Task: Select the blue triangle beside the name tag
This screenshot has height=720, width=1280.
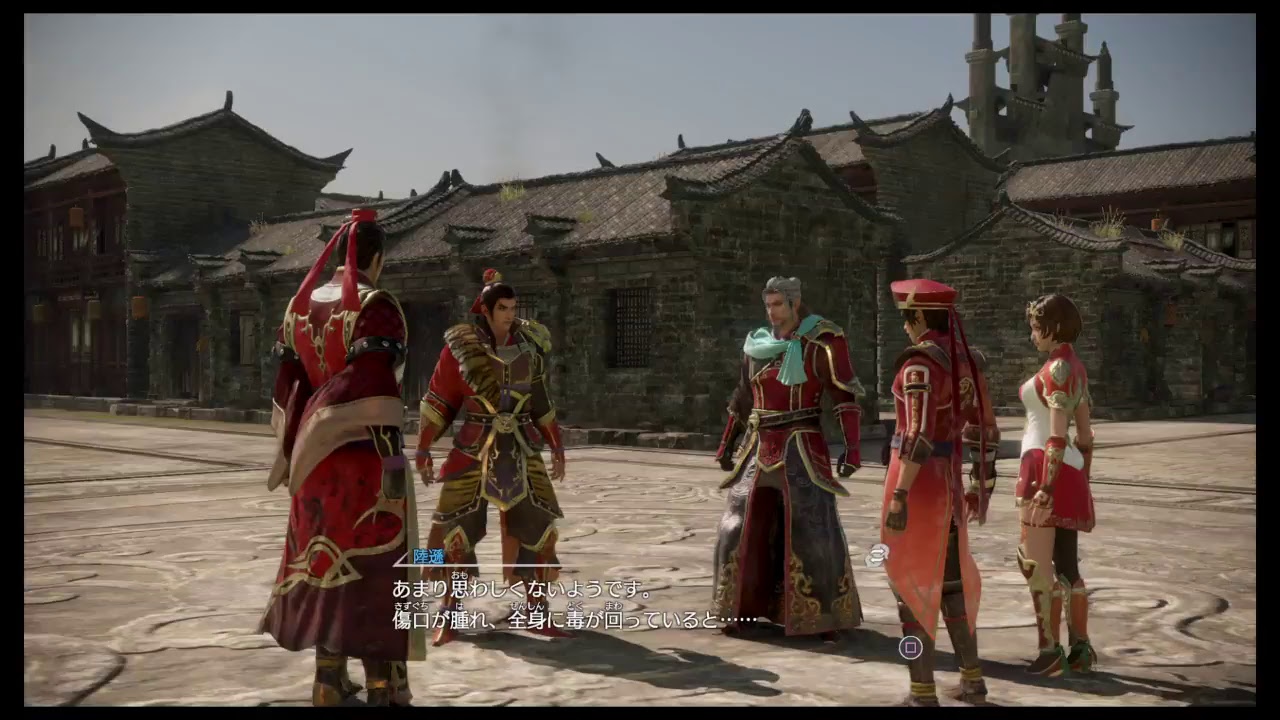Action: click(x=401, y=558)
